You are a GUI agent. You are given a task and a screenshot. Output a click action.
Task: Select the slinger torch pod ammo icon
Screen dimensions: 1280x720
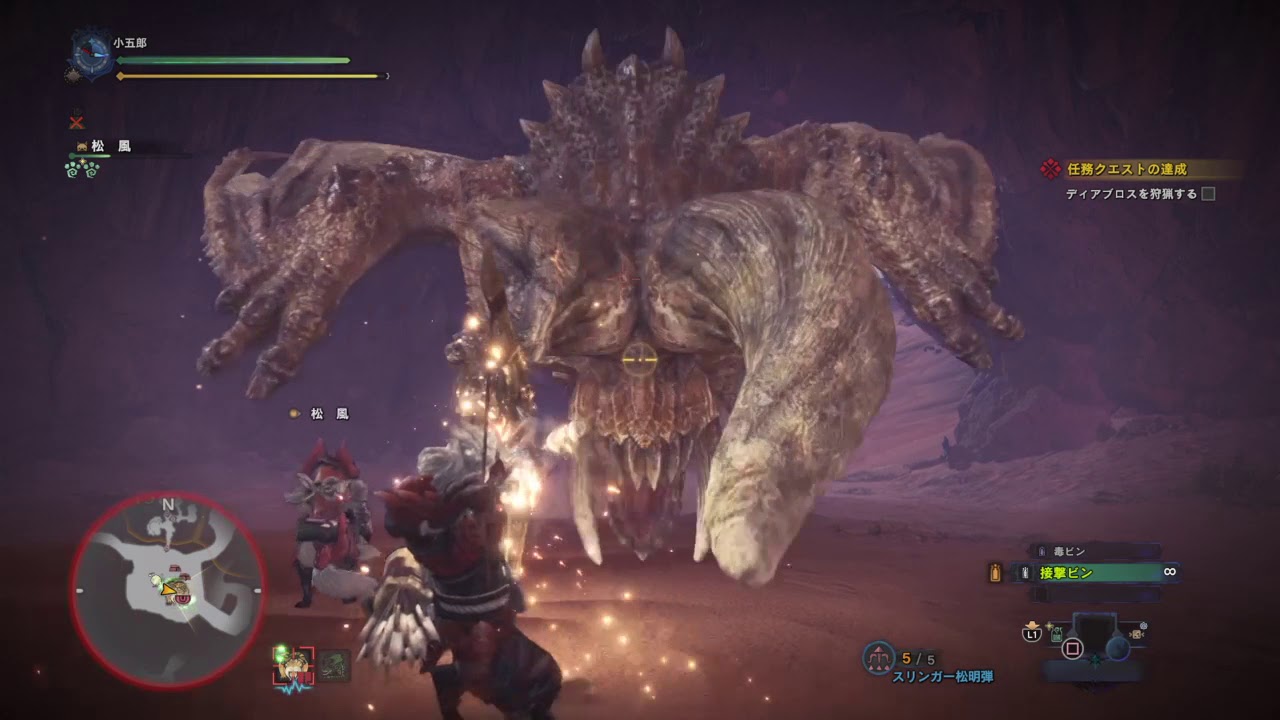(x=879, y=656)
